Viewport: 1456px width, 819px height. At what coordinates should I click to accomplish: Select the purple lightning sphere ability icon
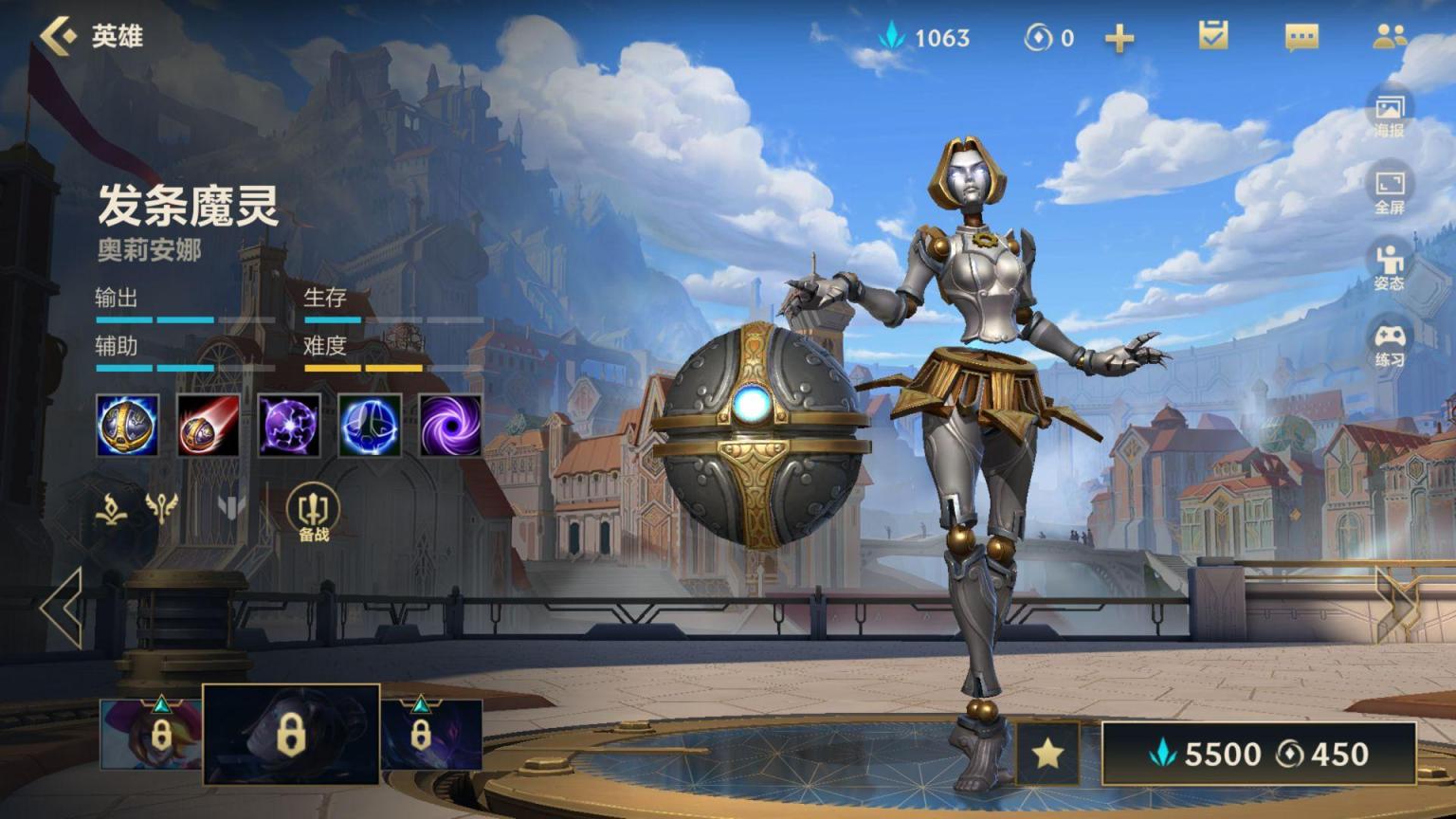(289, 426)
